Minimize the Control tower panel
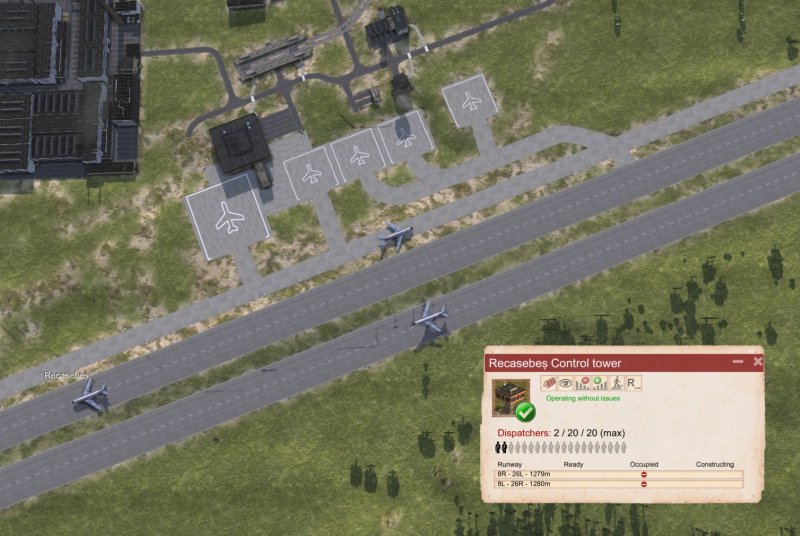Viewport: 800px width, 536px height. (x=738, y=361)
